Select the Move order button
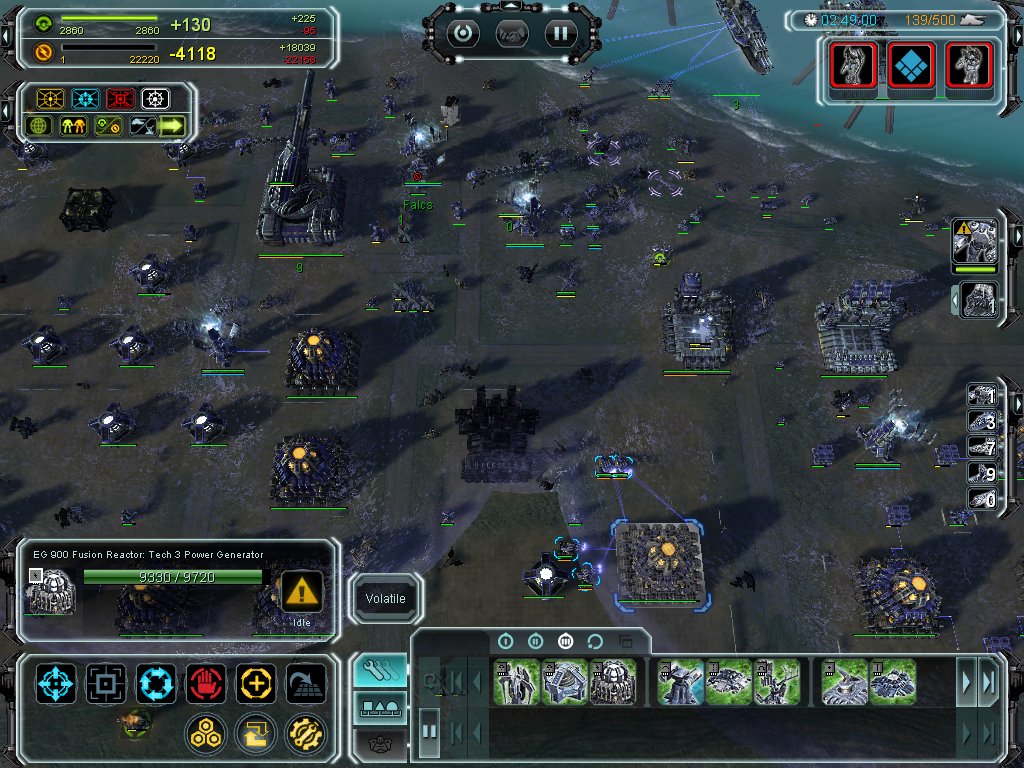 (56, 684)
